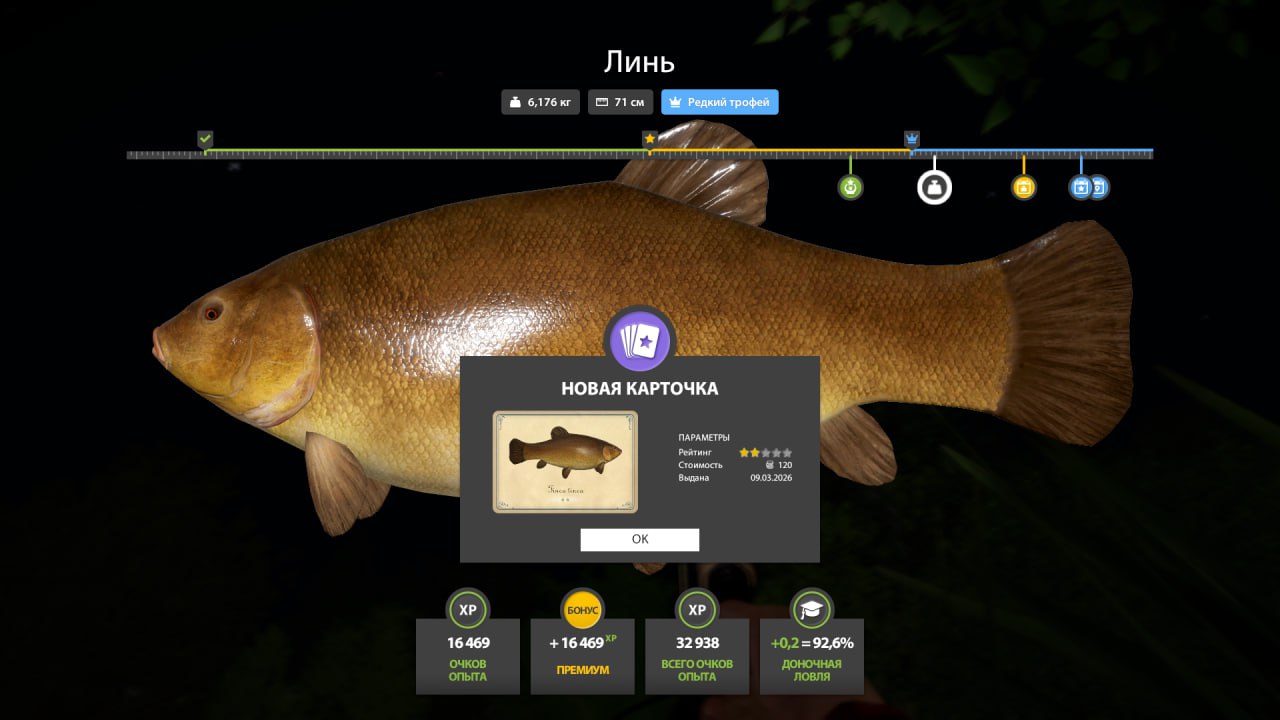Select the yellow calendar marker on the scale

1023,187
